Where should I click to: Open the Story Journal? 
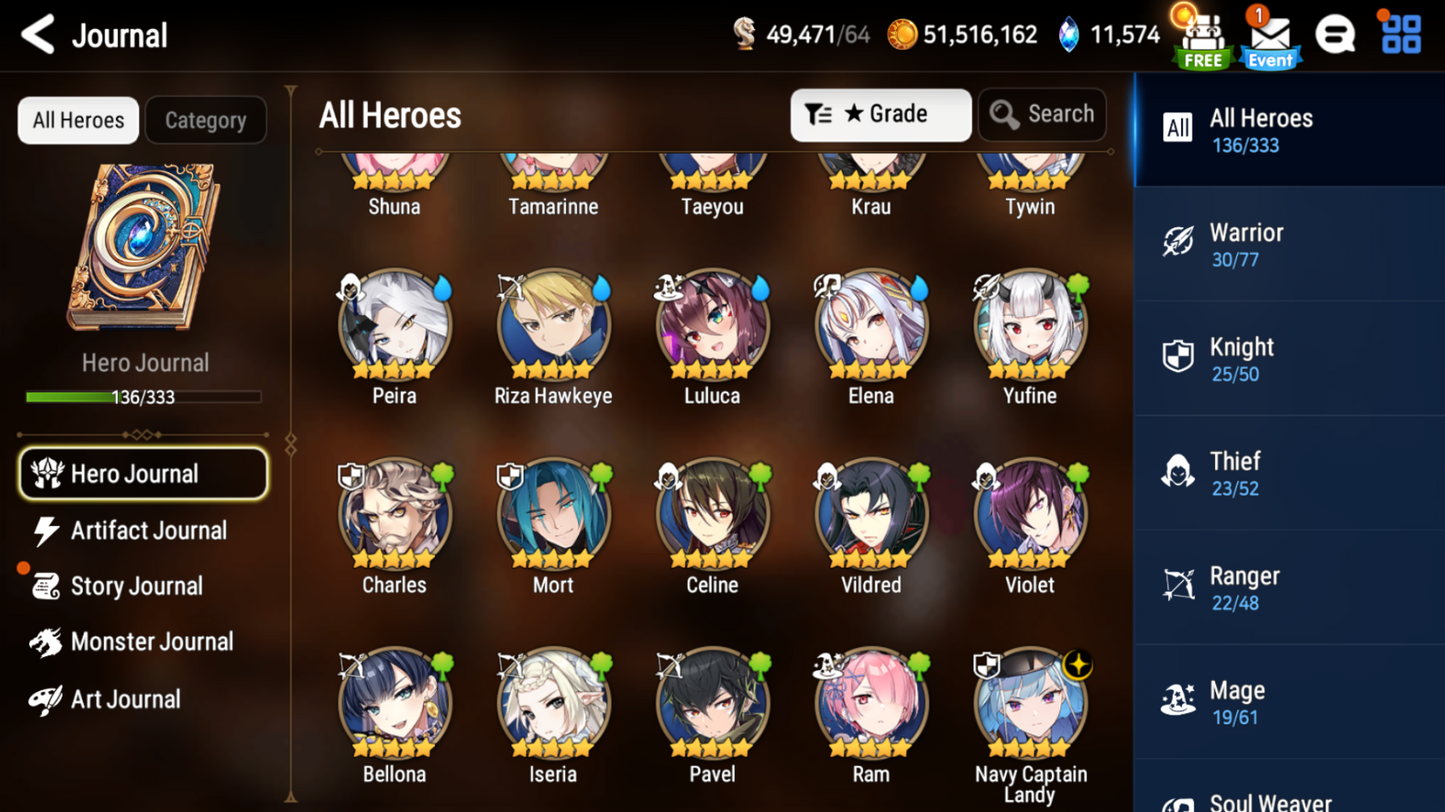[136, 587]
